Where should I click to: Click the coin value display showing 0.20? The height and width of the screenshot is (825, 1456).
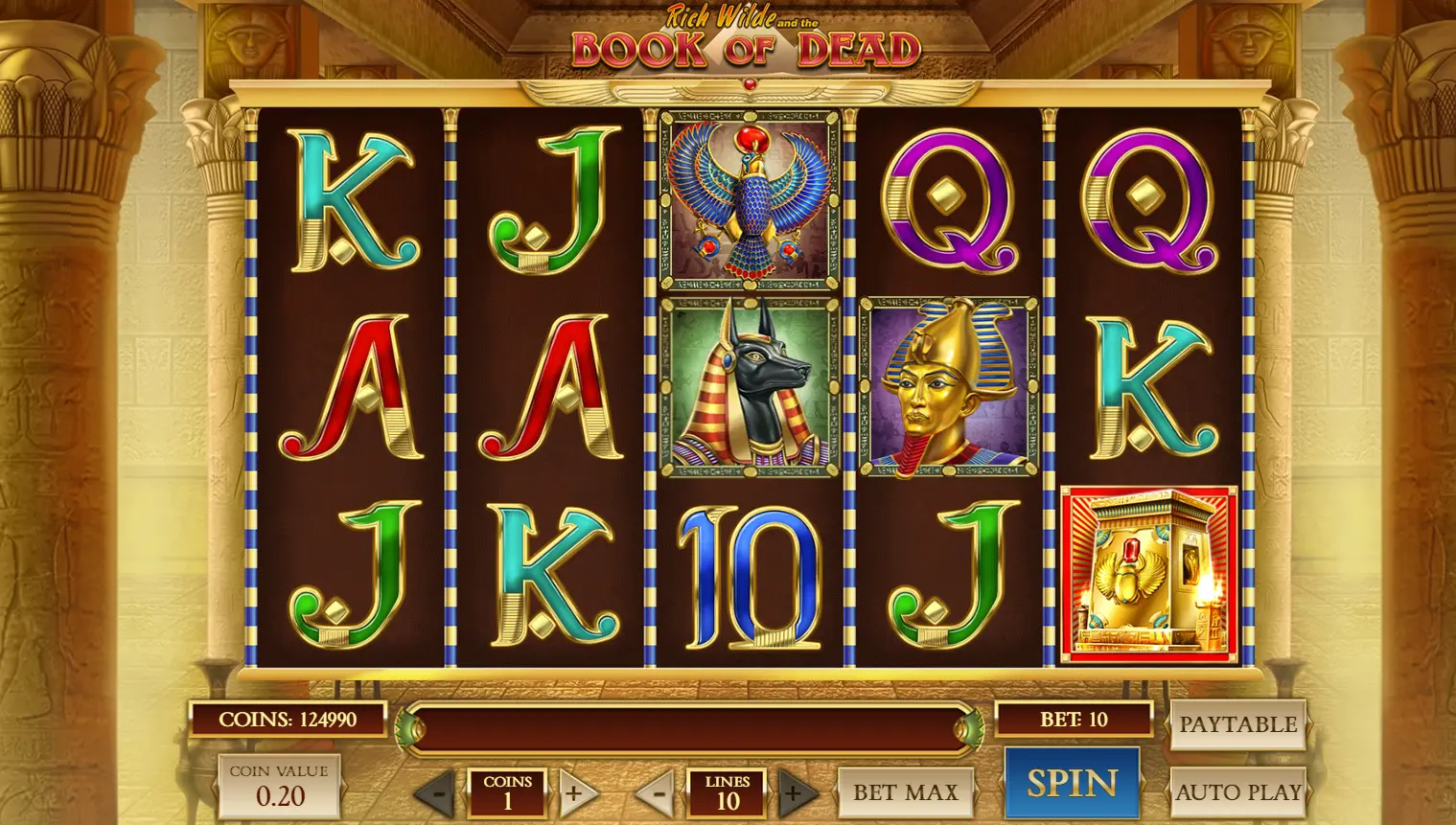point(280,786)
